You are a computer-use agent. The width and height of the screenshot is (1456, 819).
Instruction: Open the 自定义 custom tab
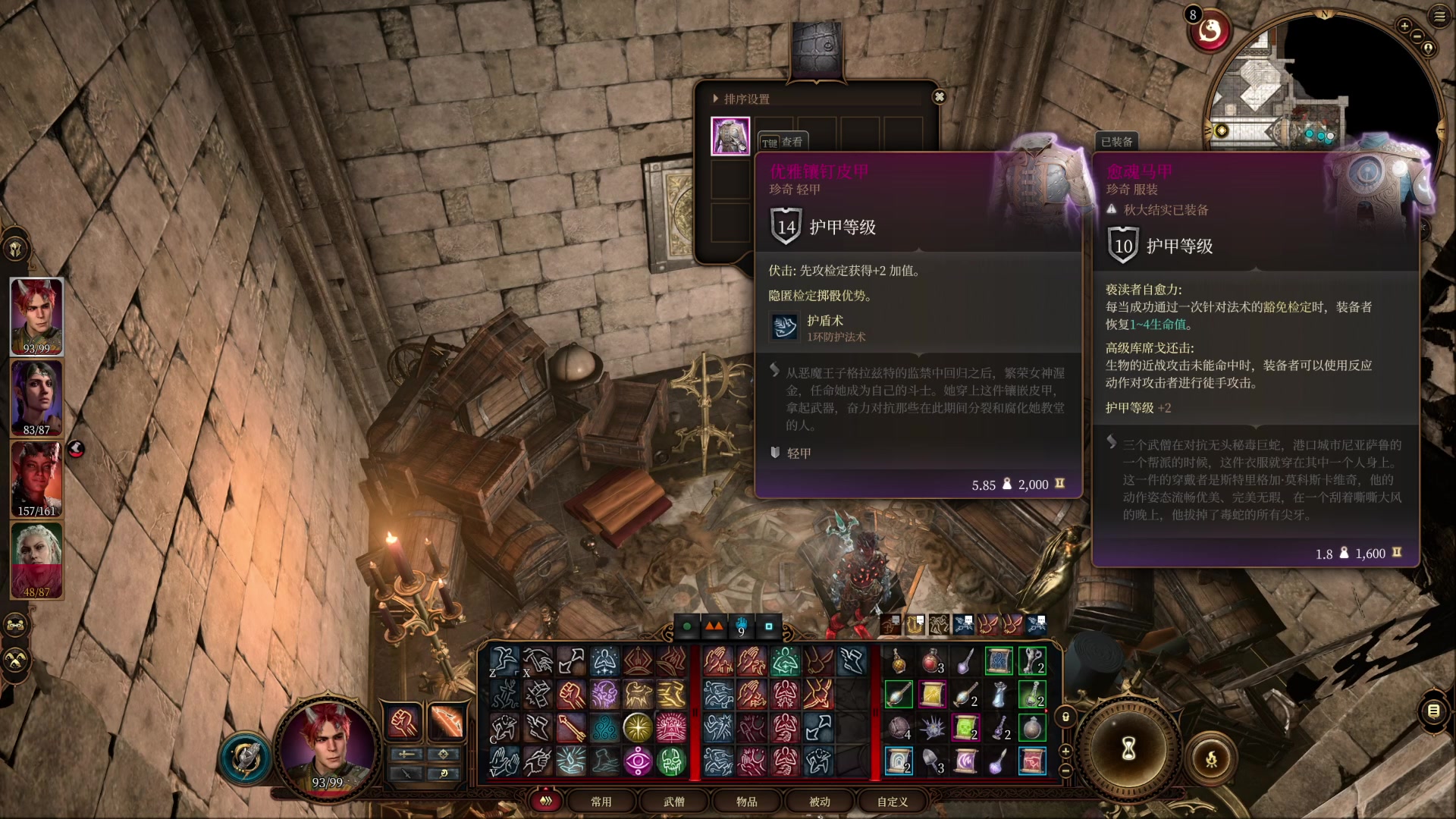coord(892,802)
